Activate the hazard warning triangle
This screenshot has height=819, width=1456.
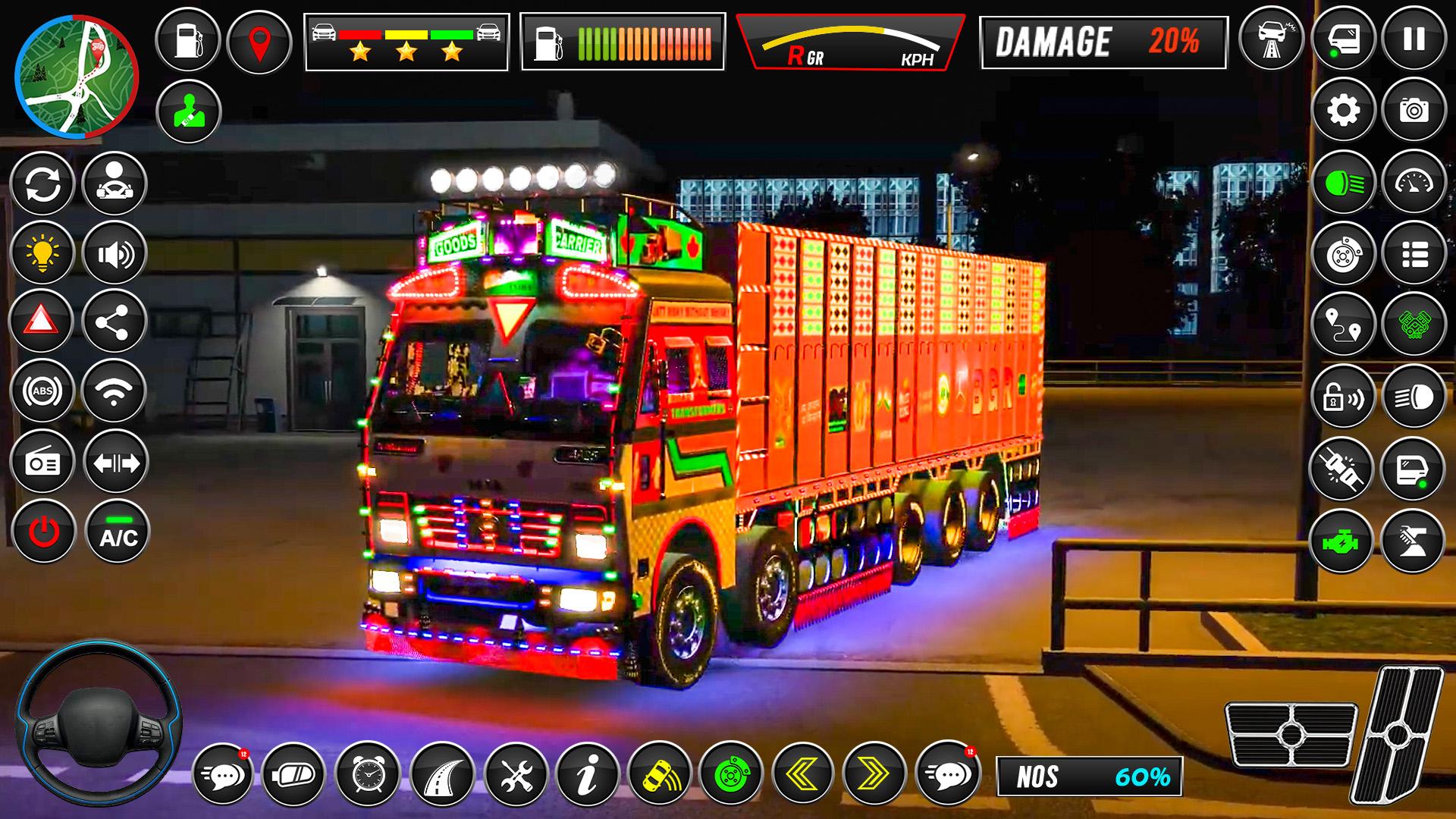click(42, 322)
